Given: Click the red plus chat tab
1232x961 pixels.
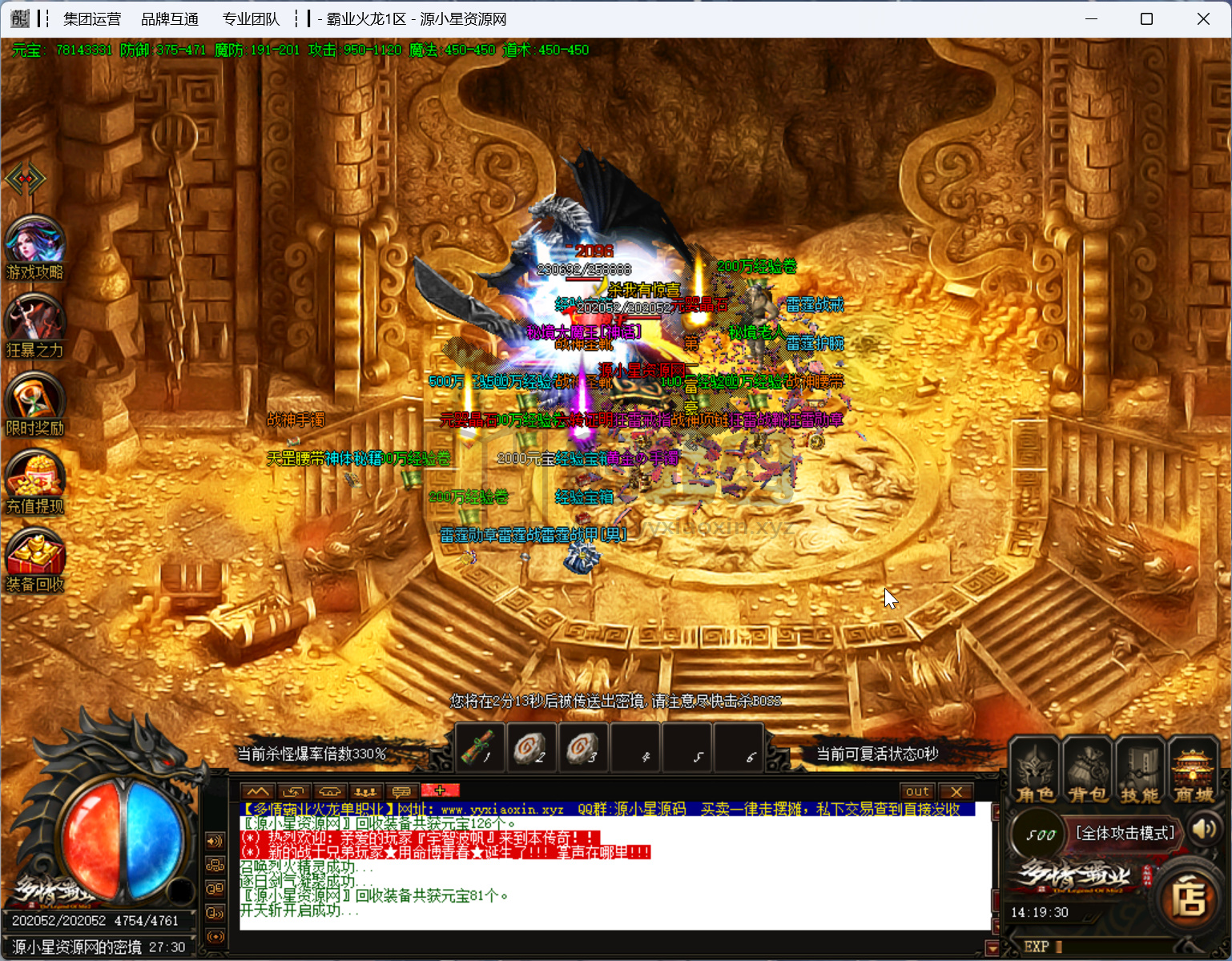Looking at the screenshot, I should click(x=440, y=791).
